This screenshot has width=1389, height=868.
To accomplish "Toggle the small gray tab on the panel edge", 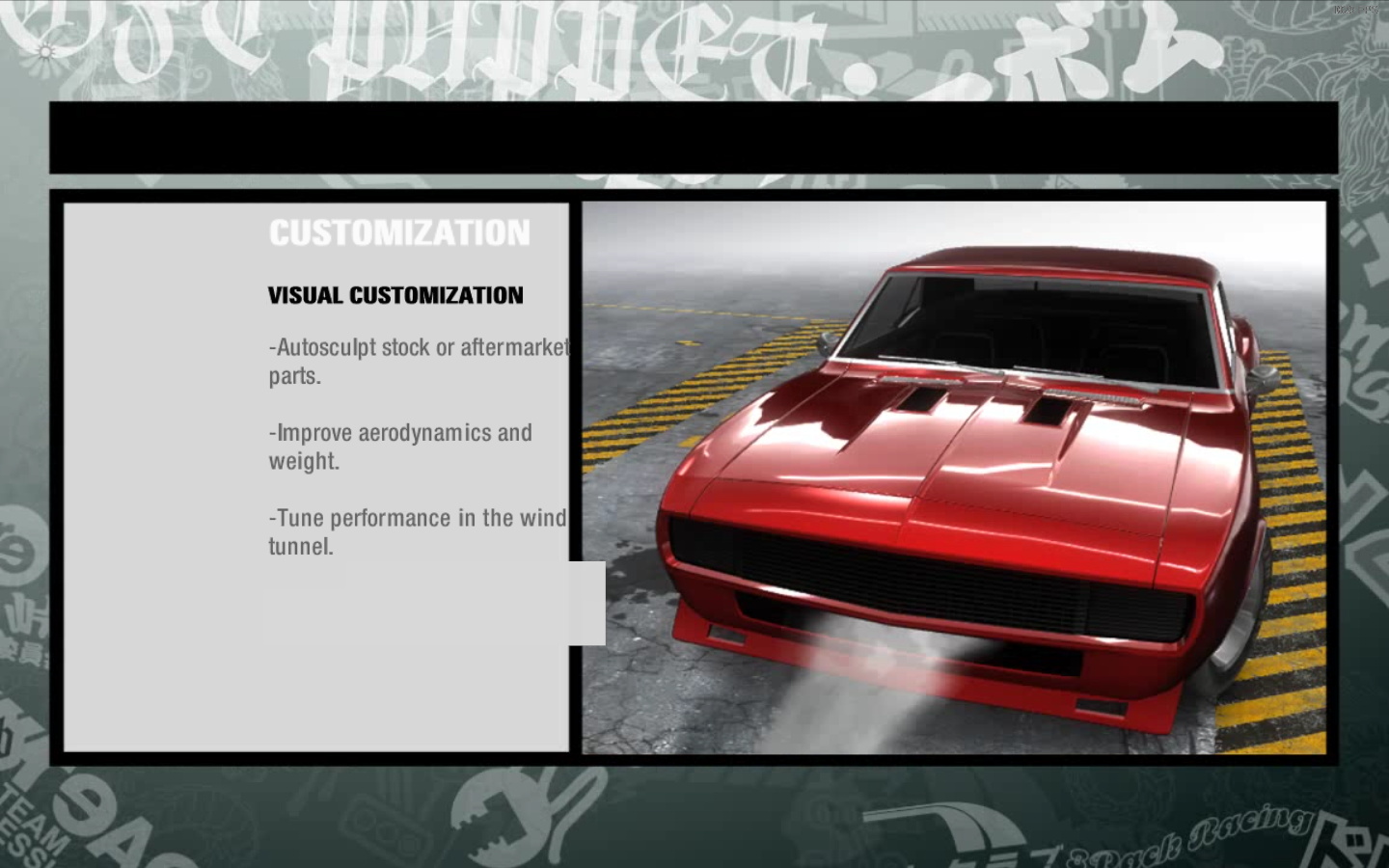I will point(588,603).
